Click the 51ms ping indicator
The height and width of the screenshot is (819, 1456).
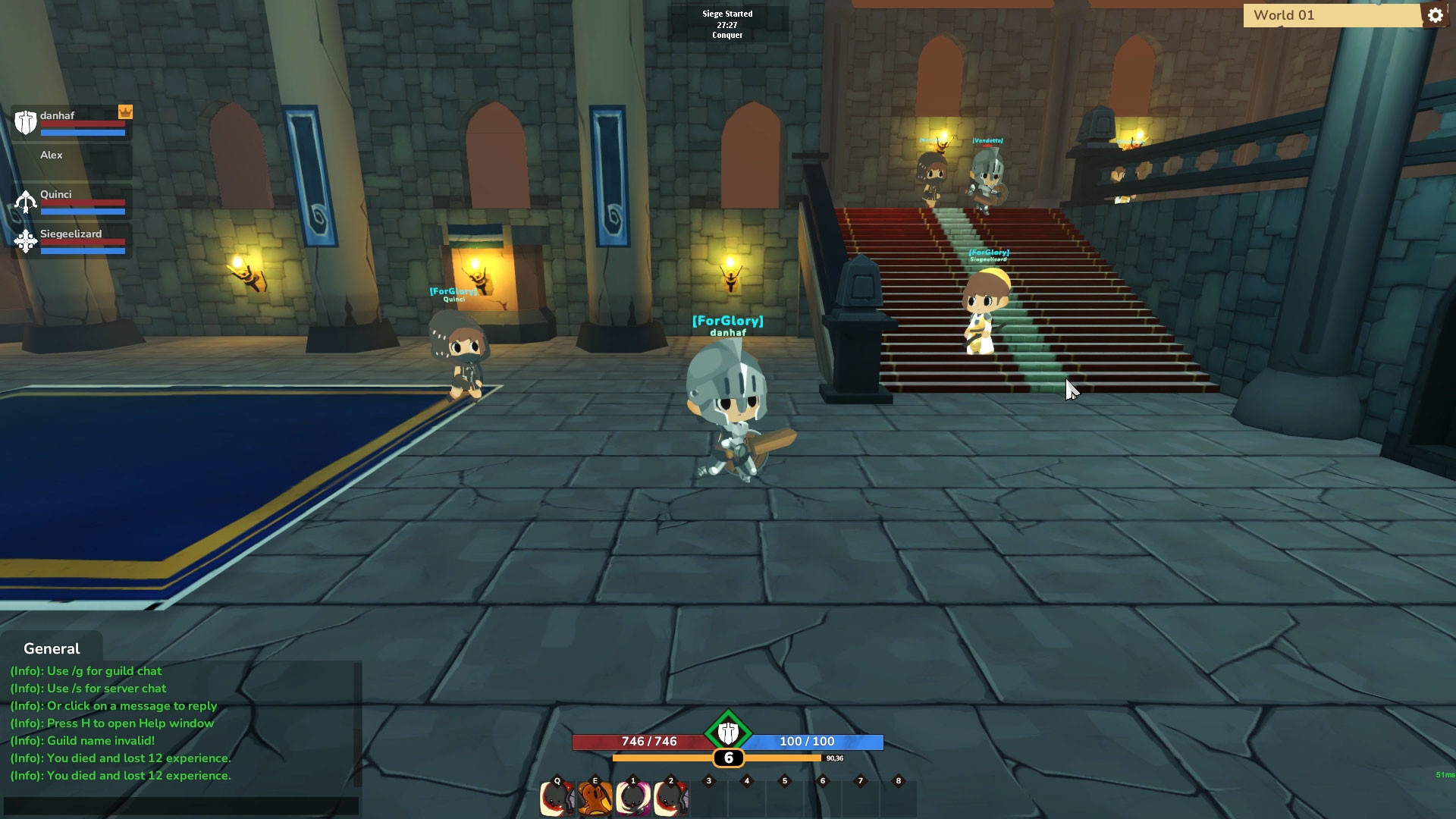(x=1443, y=774)
